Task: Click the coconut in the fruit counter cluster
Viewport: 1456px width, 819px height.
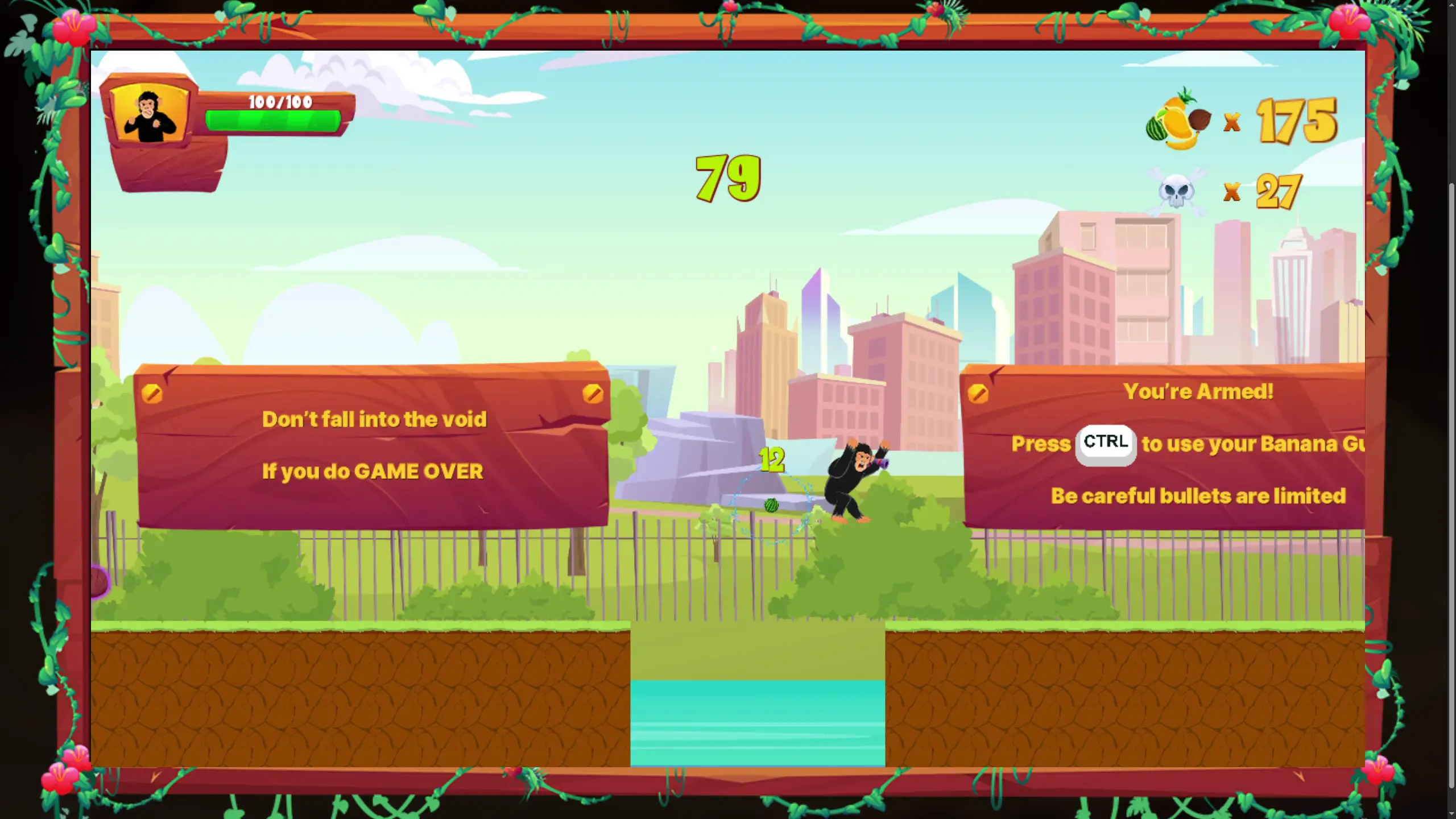Action: (x=1201, y=121)
